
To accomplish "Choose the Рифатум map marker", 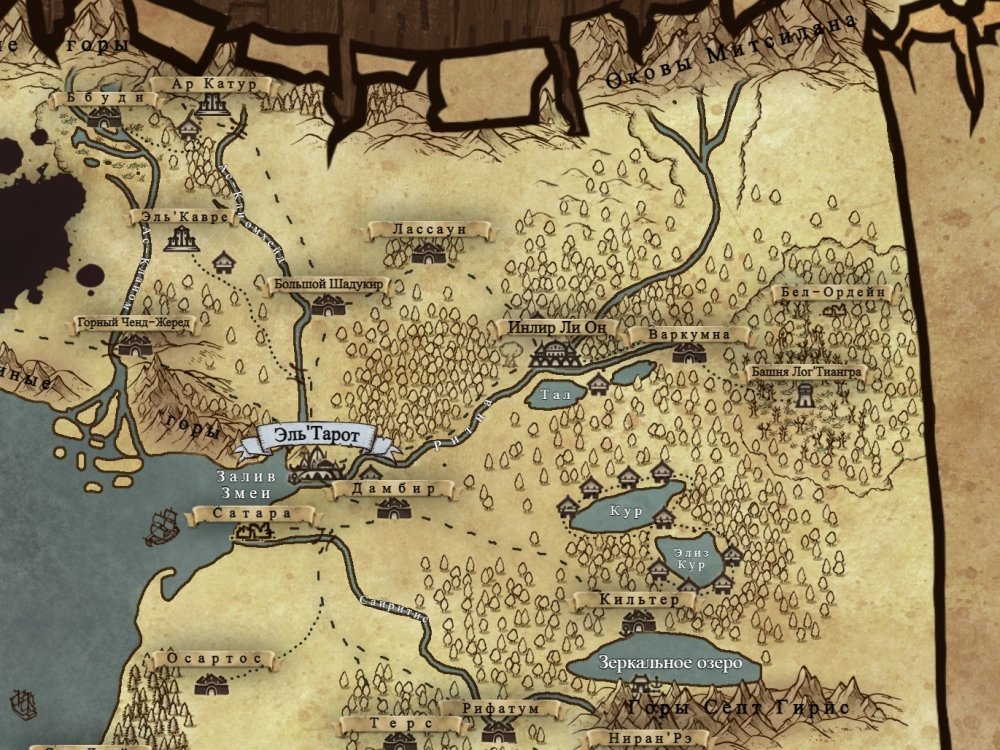I will pos(501,709).
